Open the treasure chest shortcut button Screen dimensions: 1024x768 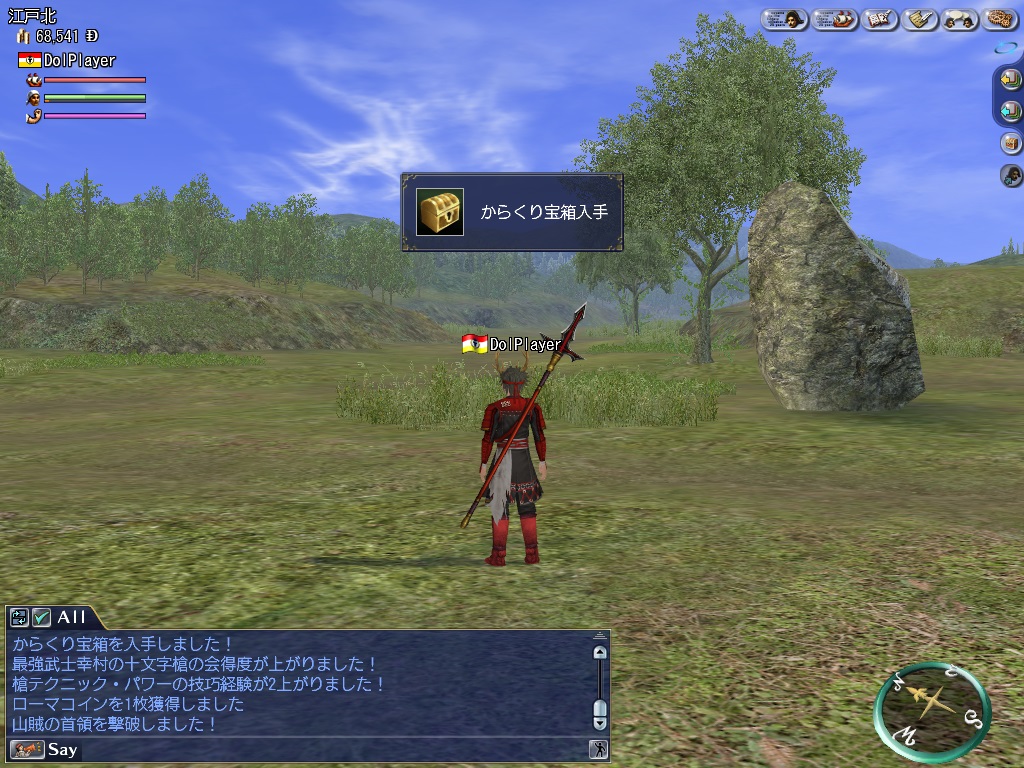[x=1010, y=143]
